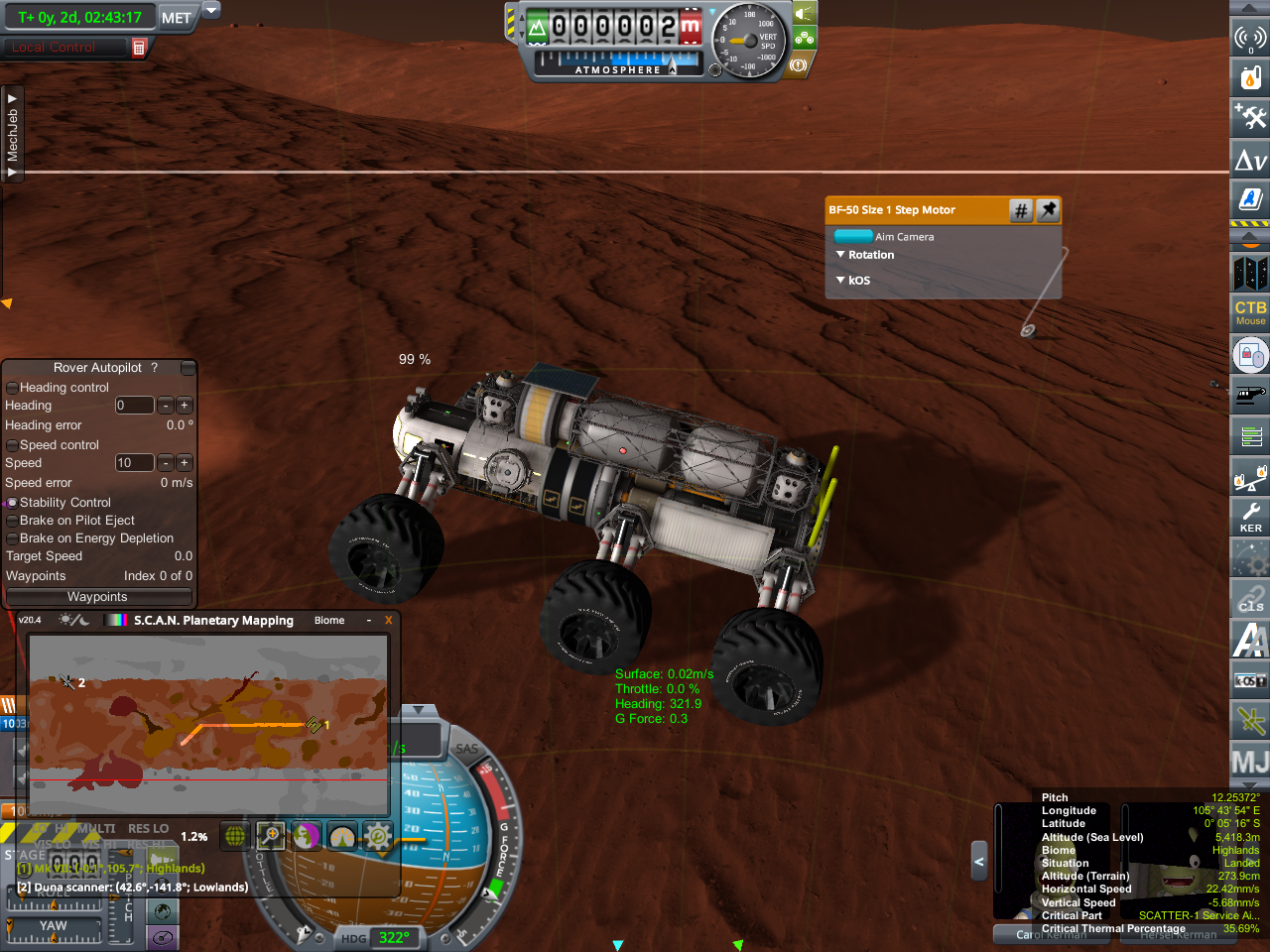Enable Brake on Pilot Eject
This screenshot has height=952, width=1270.
[x=12, y=521]
